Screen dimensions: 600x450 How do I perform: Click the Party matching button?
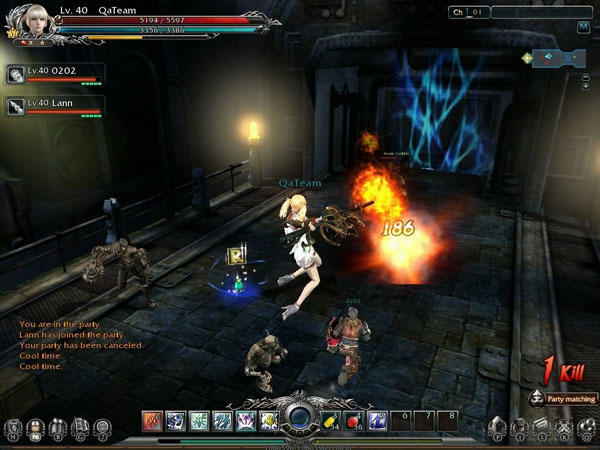563,399
